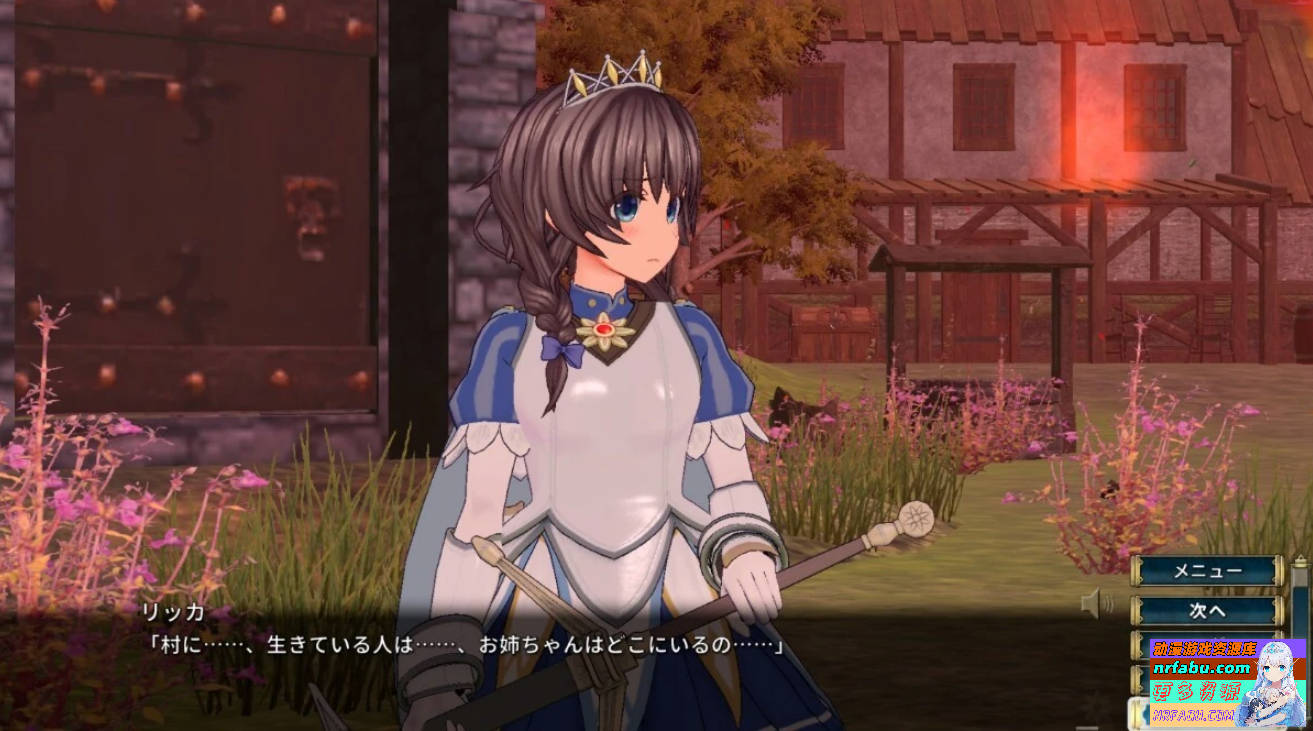Click the right scroll cap of the 次へ button
Viewport: 1313px width, 731px height.
point(1276,608)
